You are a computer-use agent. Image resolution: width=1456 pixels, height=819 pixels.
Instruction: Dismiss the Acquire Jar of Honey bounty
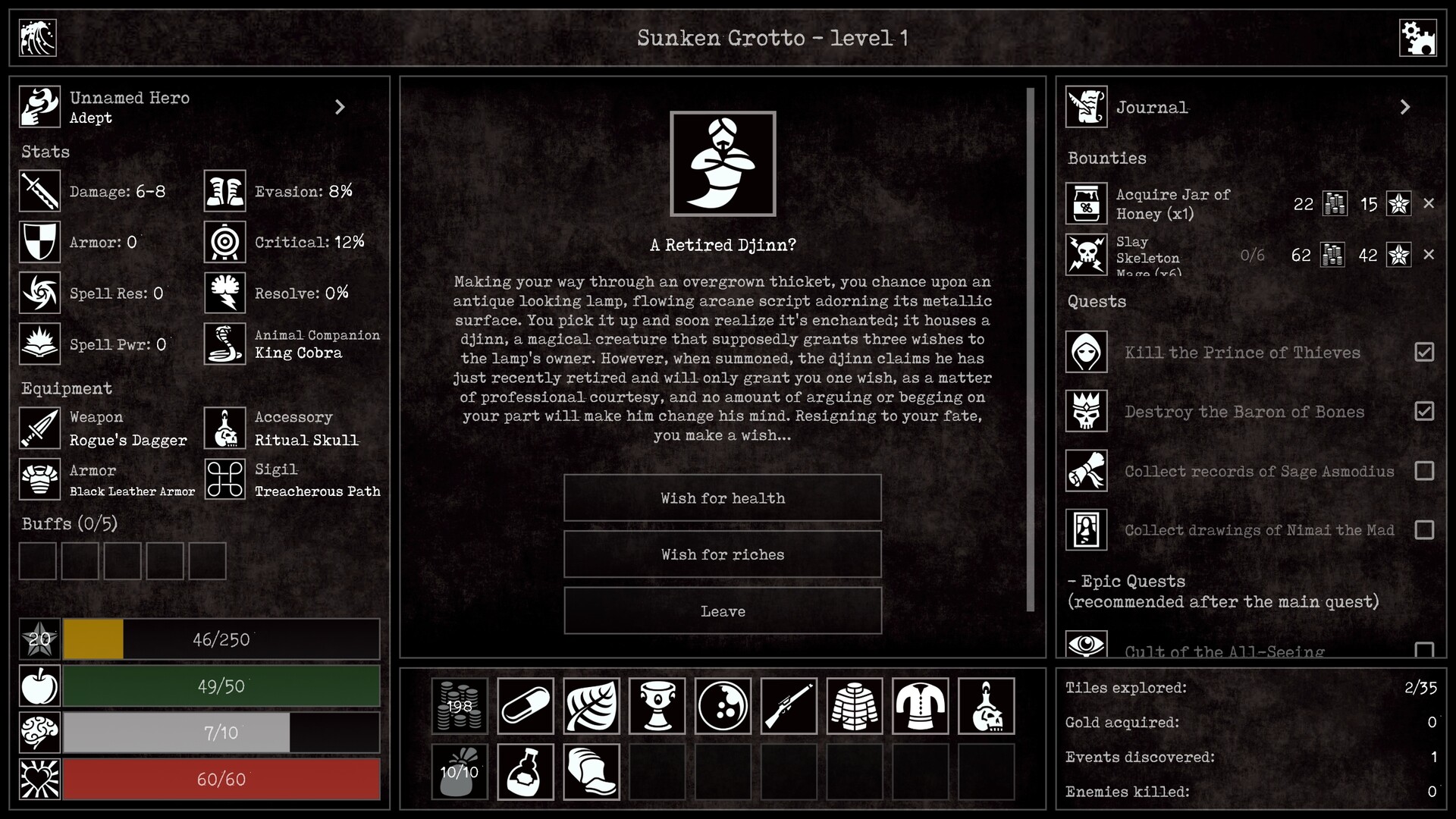click(1430, 203)
